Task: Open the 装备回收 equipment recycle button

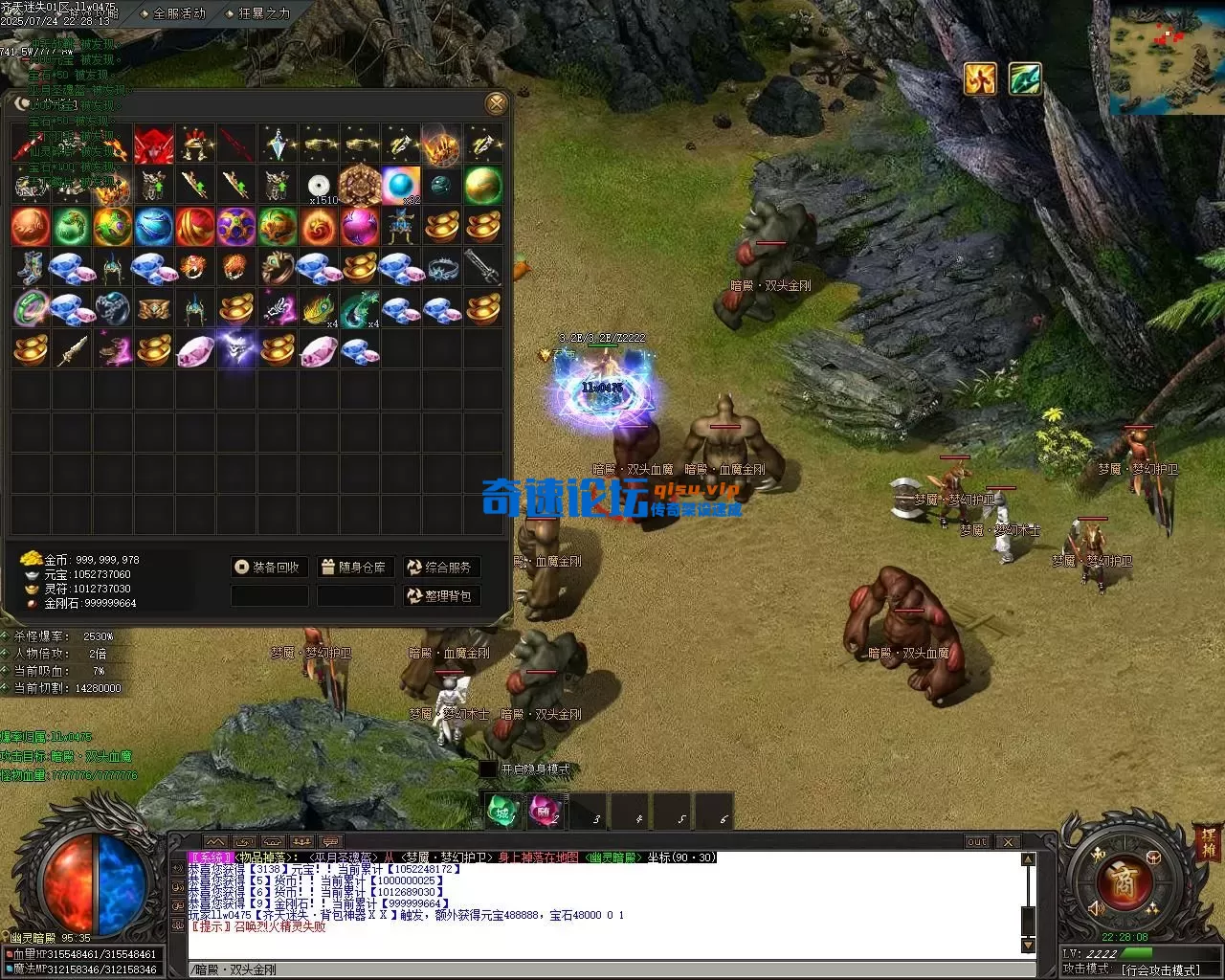Action: (x=268, y=568)
